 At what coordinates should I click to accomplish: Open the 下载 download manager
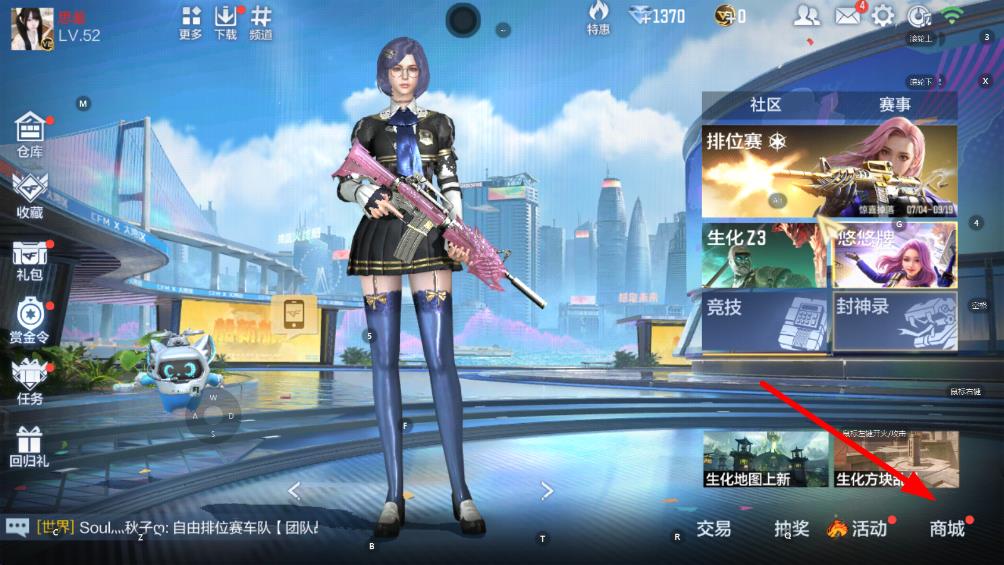click(x=226, y=22)
